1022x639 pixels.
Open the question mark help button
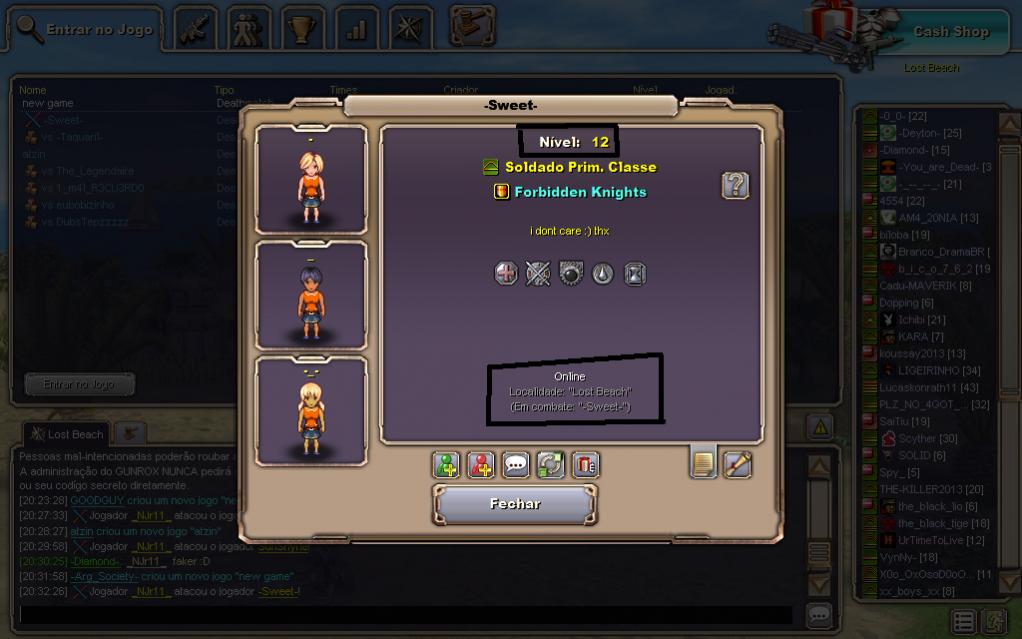(x=735, y=185)
